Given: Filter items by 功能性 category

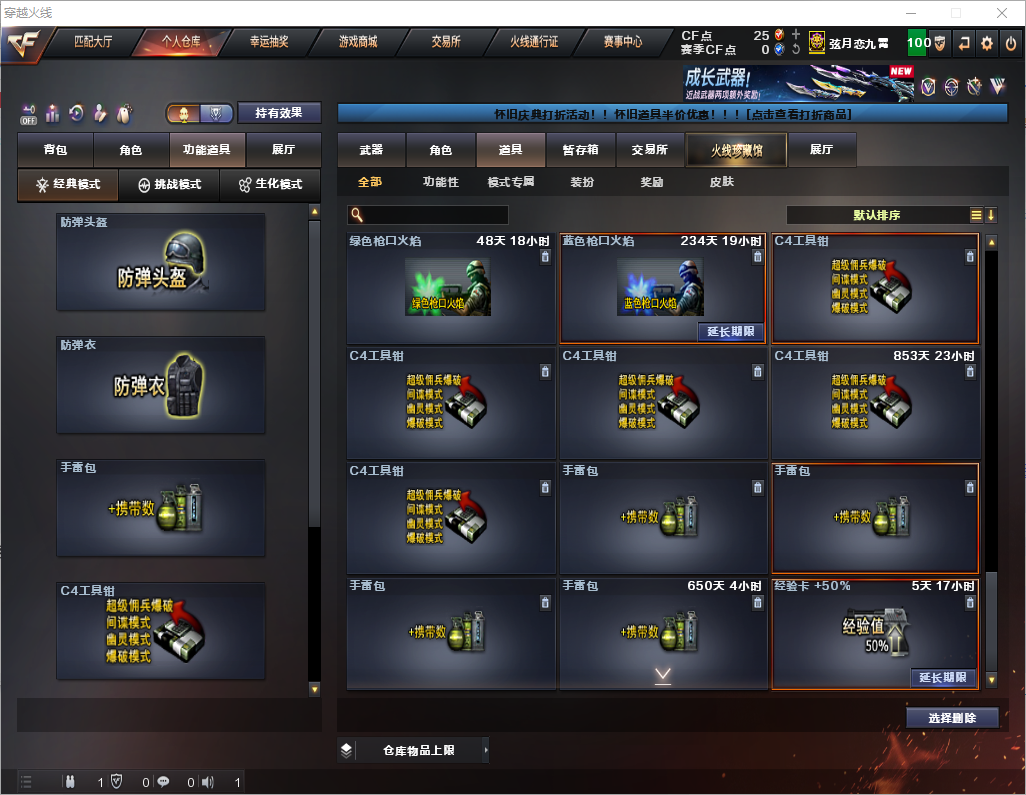Looking at the screenshot, I should [x=440, y=182].
